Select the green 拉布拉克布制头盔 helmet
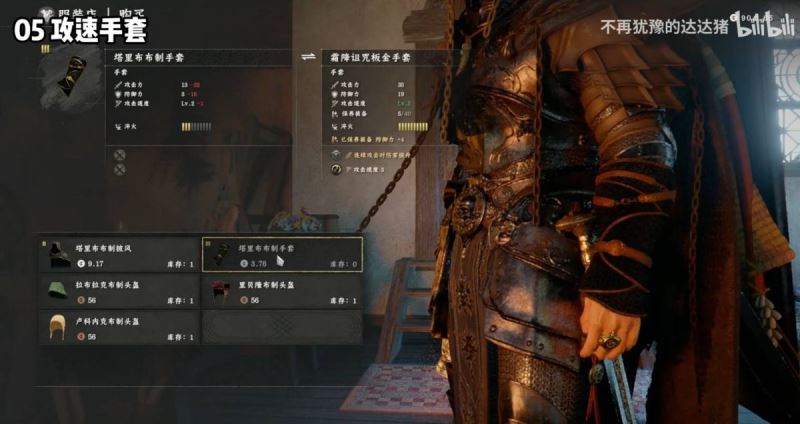This screenshot has width=800, height=424. tap(118, 291)
